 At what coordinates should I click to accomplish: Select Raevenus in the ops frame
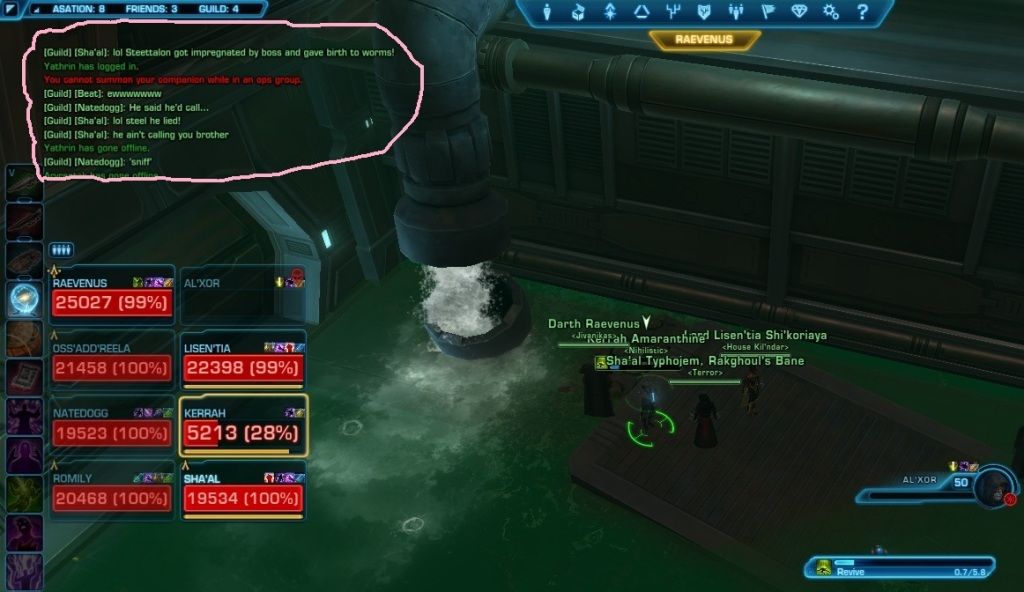112,295
